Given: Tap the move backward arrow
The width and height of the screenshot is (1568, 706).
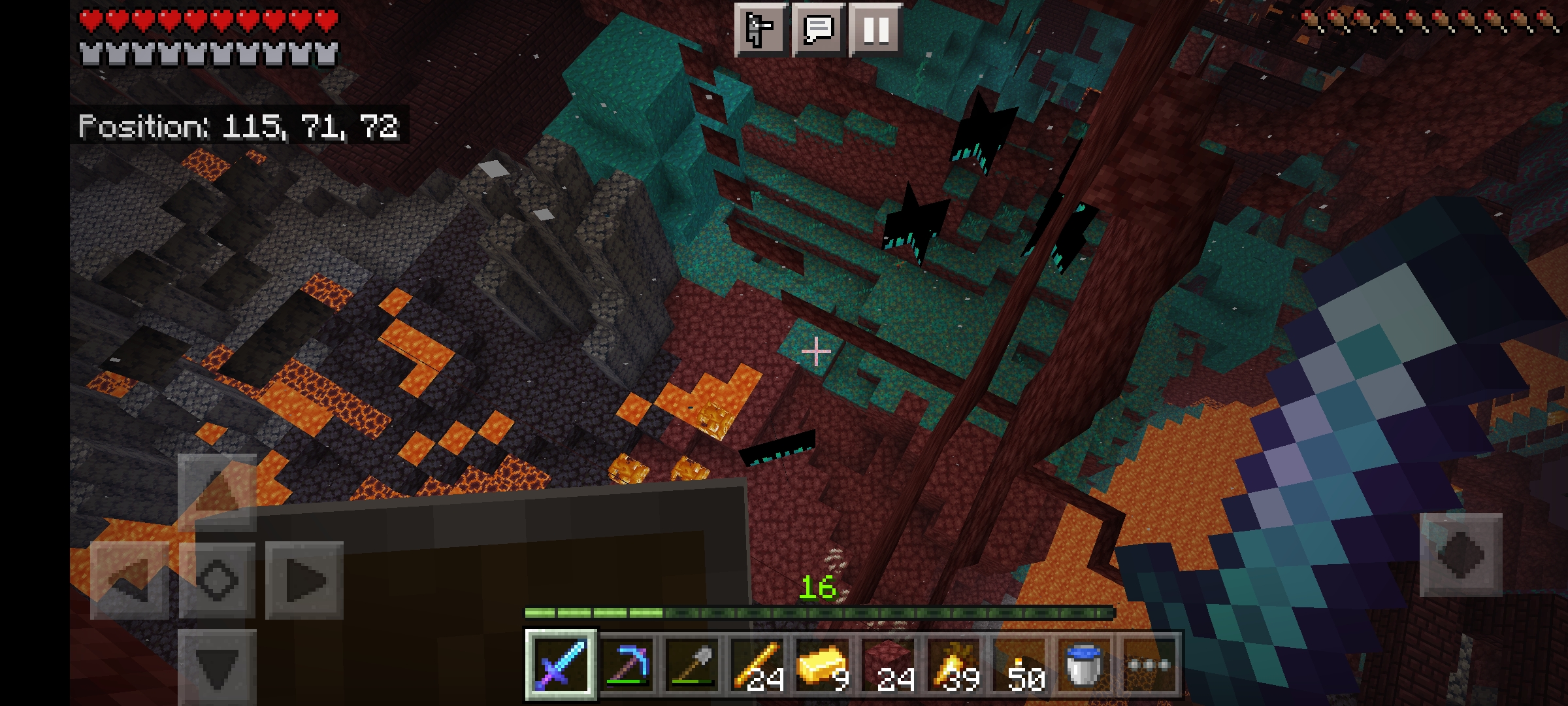Looking at the screenshot, I should 217,668.
